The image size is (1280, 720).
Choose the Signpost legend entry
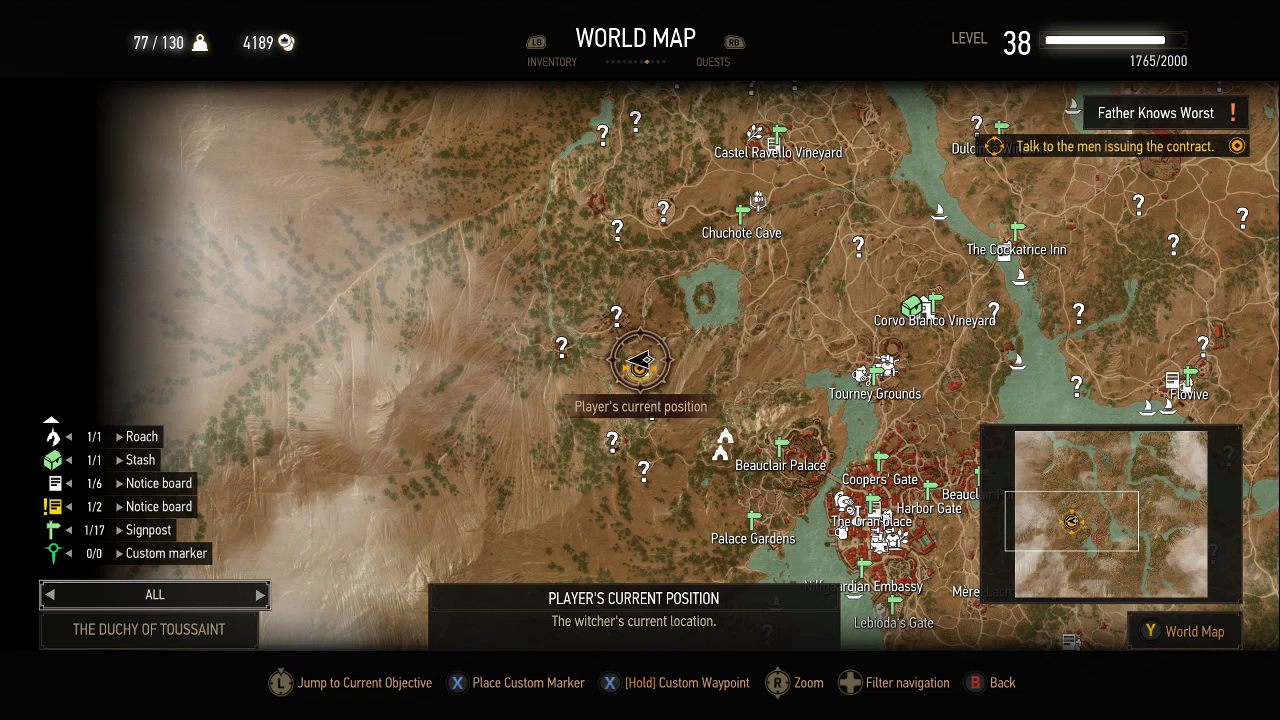[148, 530]
